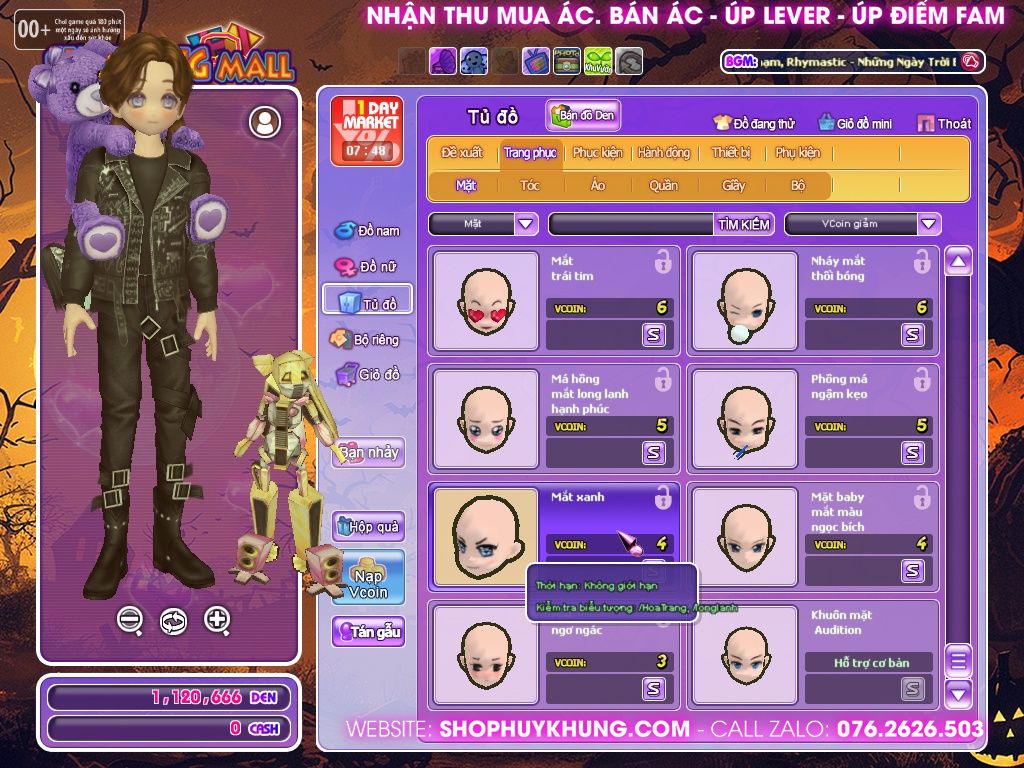The height and width of the screenshot is (768, 1024).
Task: Select the Phục kiện tab
Action: tap(597, 153)
